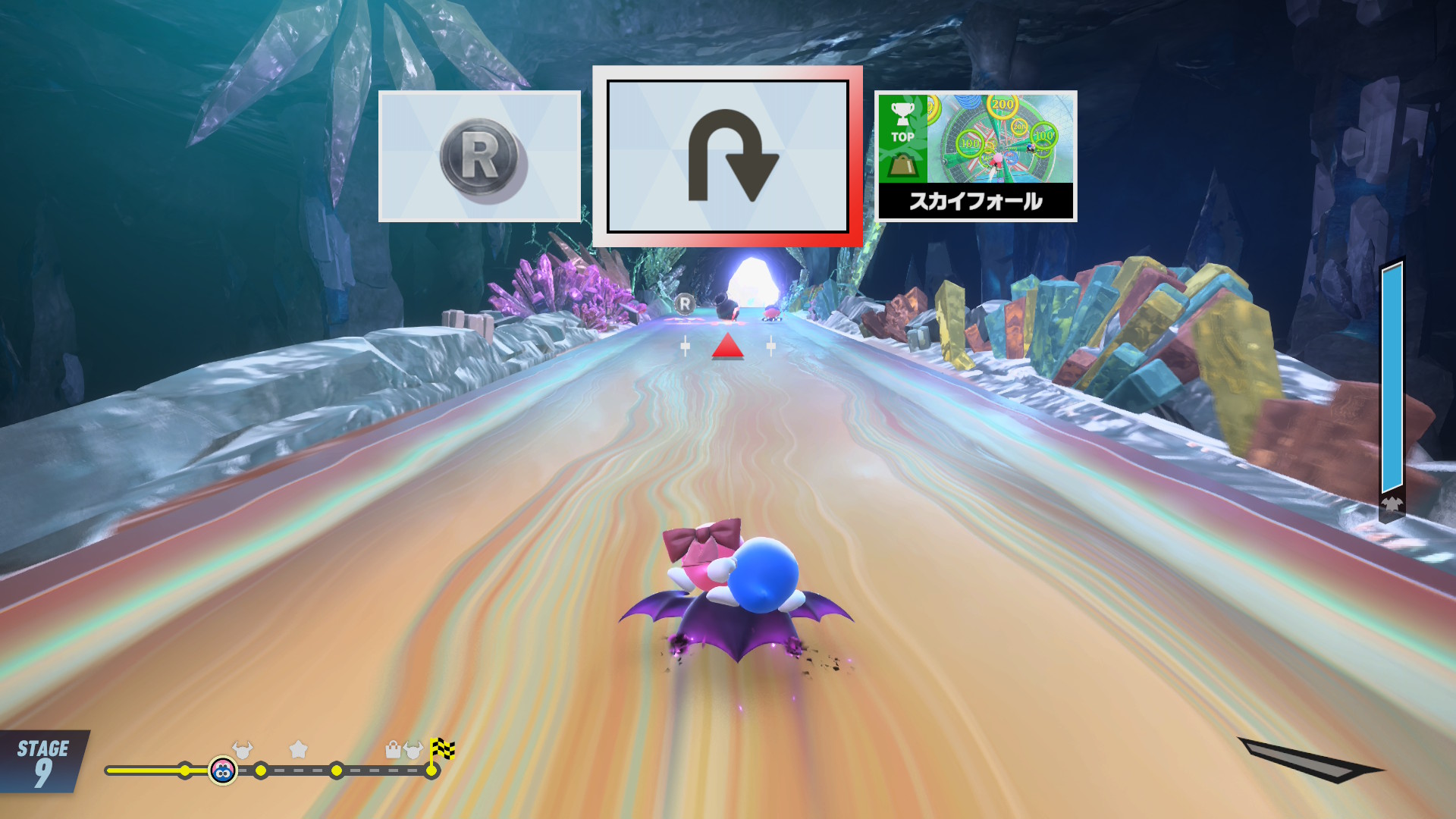
Task: Click the Stage 9 badge
Action: pos(42,761)
